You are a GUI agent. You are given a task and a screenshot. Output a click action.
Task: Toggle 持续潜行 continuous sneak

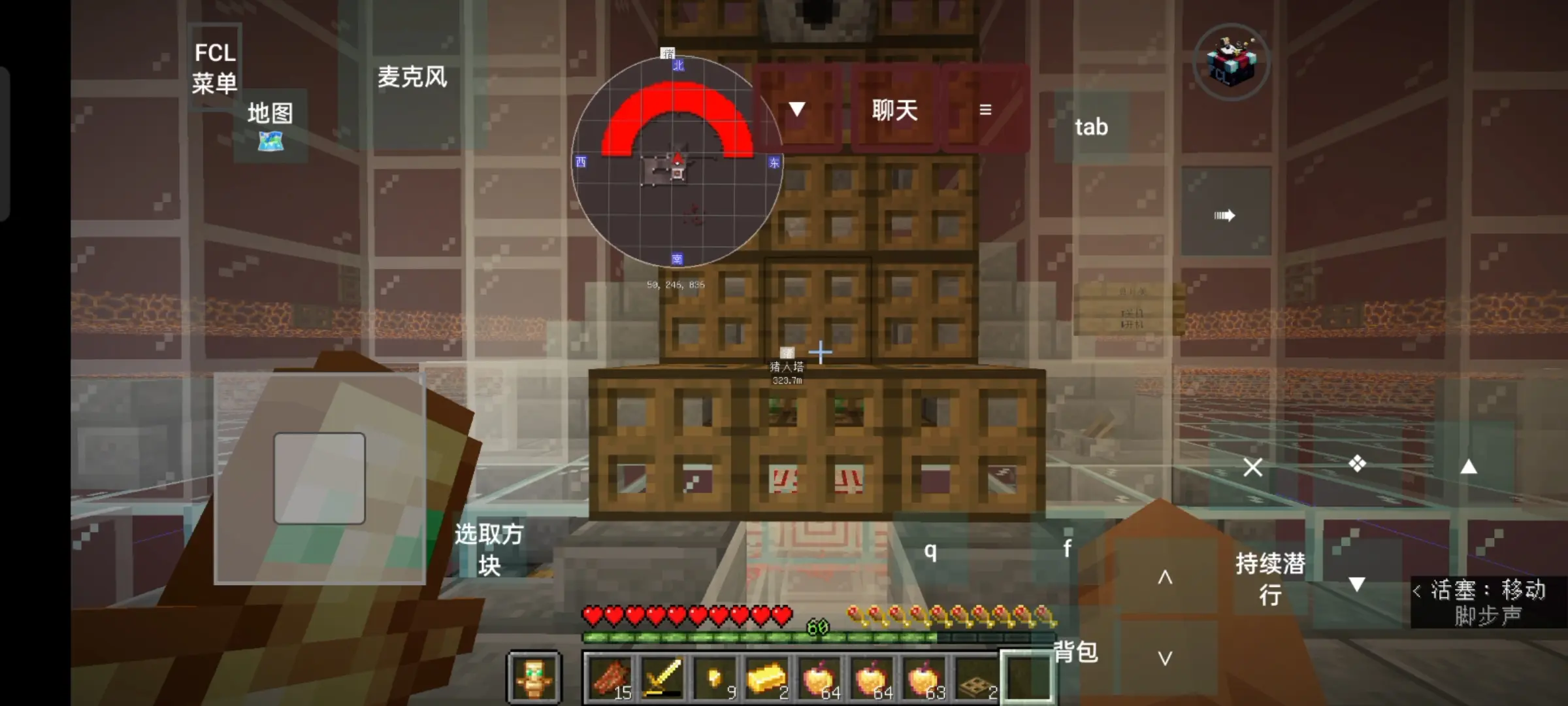coord(1270,579)
